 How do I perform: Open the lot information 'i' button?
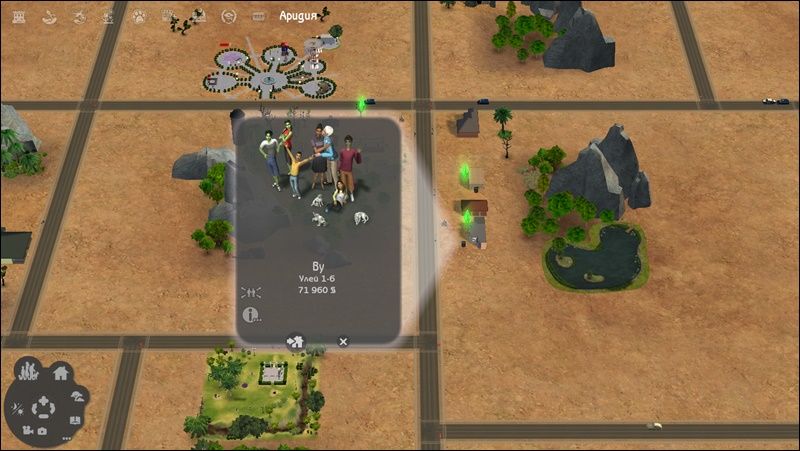point(251,315)
